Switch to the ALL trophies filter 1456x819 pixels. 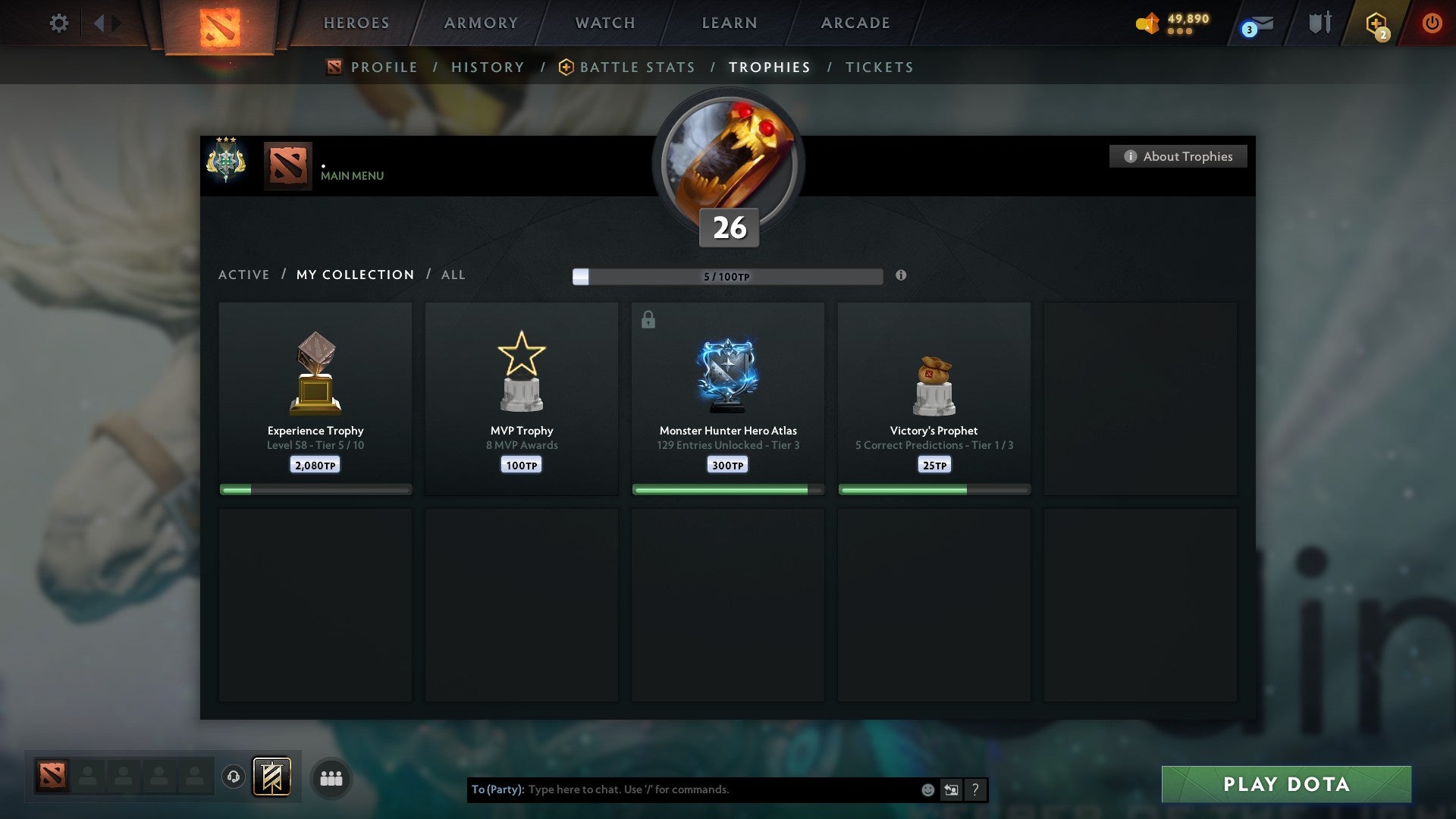pos(453,275)
